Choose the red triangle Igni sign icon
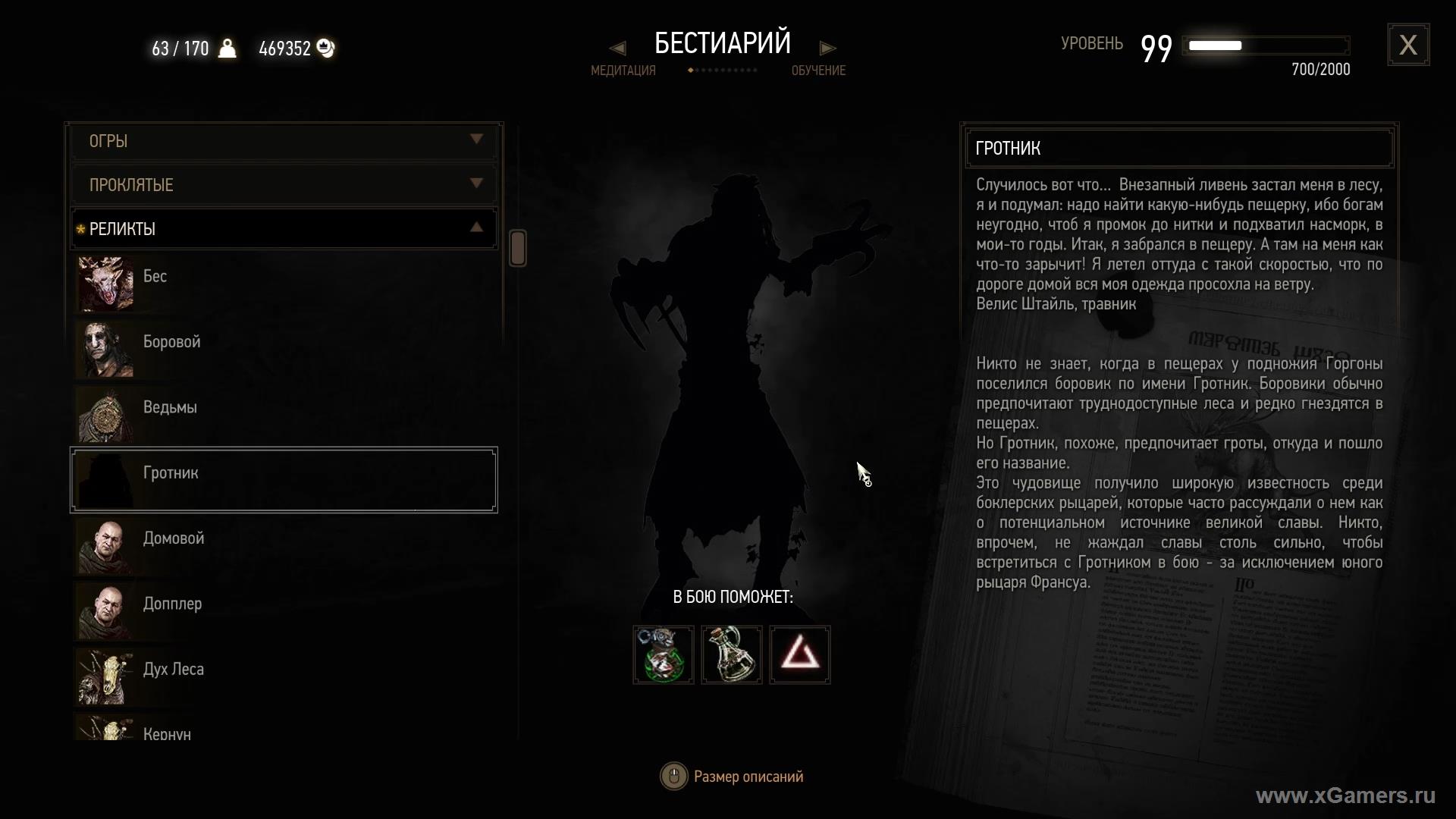The width and height of the screenshot is (1456, 819). [x=800, y=654]
